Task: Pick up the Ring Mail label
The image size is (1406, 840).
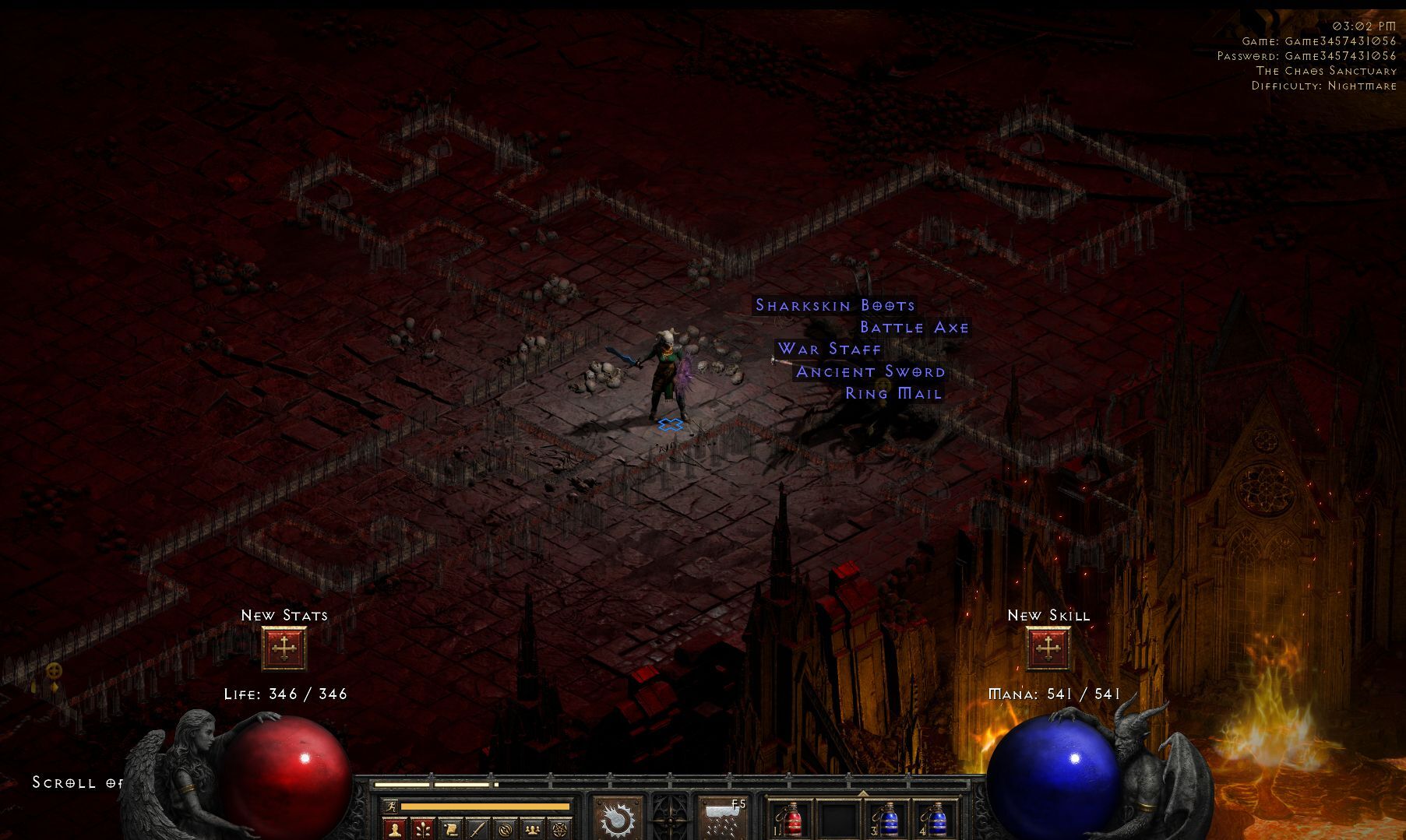Action: click(893, 394)
